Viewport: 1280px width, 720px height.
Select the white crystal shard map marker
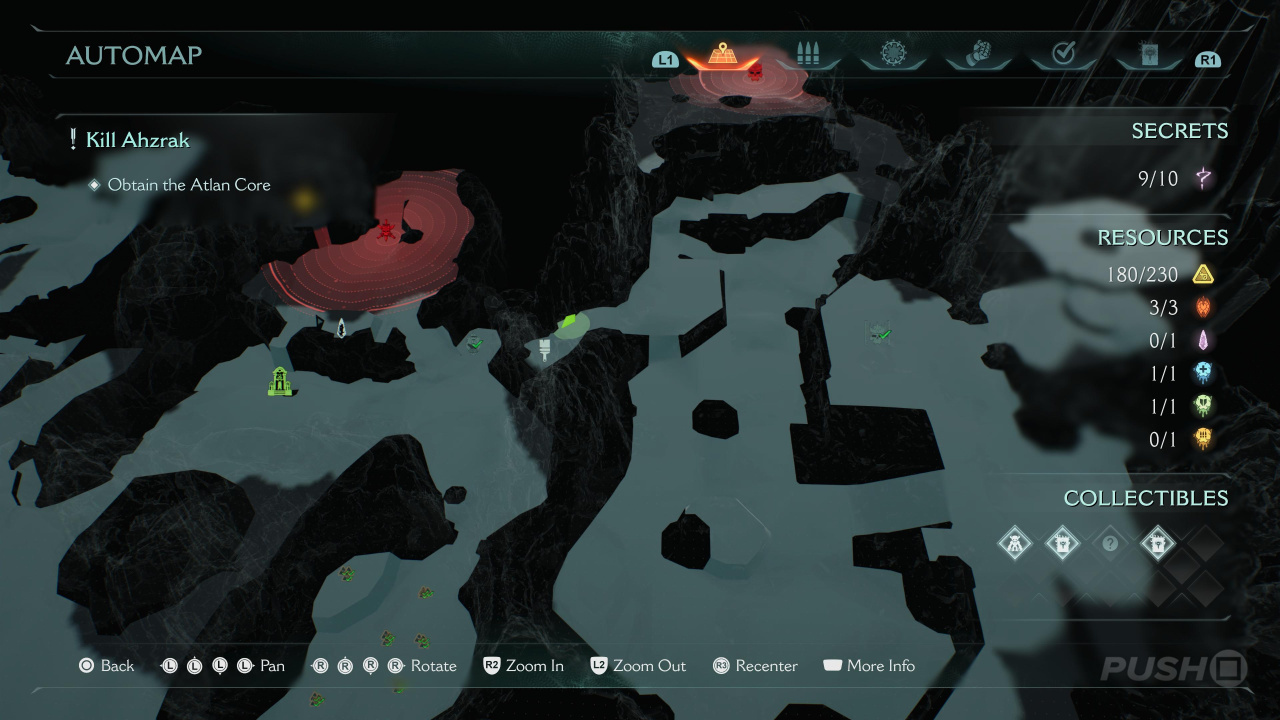point(341,327)
